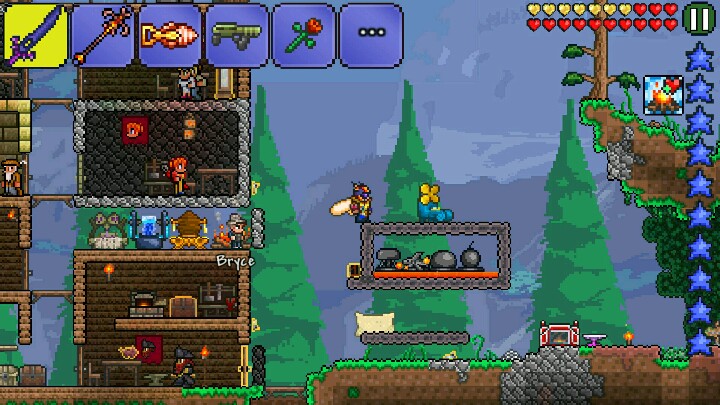
Task: Tap the campfire buff icon
Action: tap(661, 95)
